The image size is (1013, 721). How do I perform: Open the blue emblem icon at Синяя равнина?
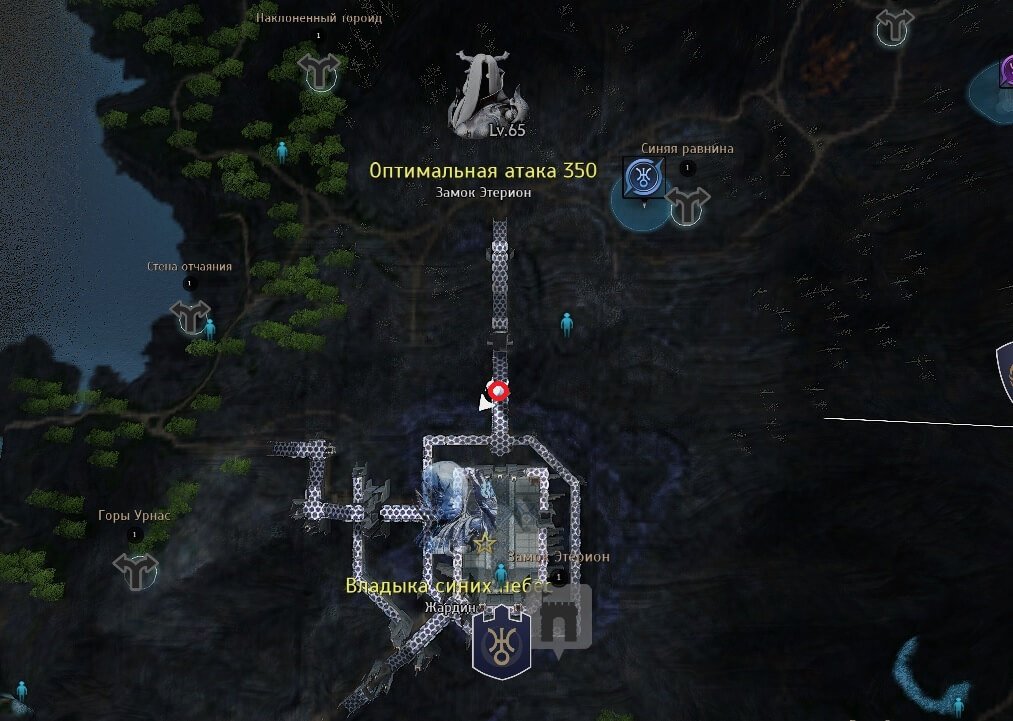click(641, 178)
